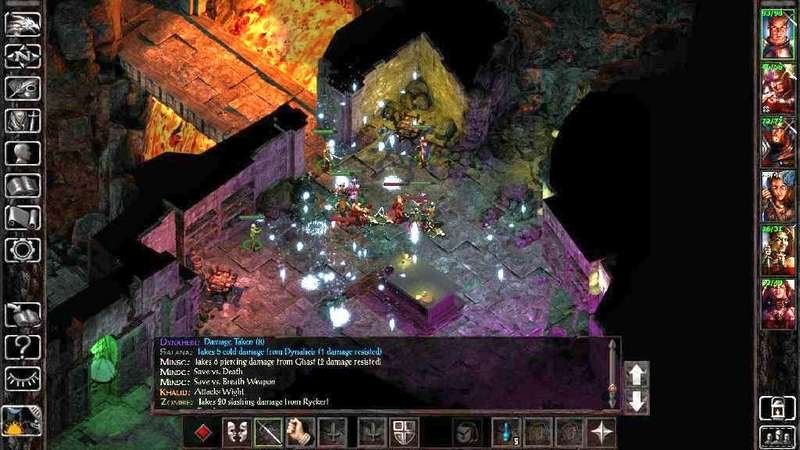Toggle the padlock button under the portraits
This screenshot has height=450, width=800.
click(776, 407)
